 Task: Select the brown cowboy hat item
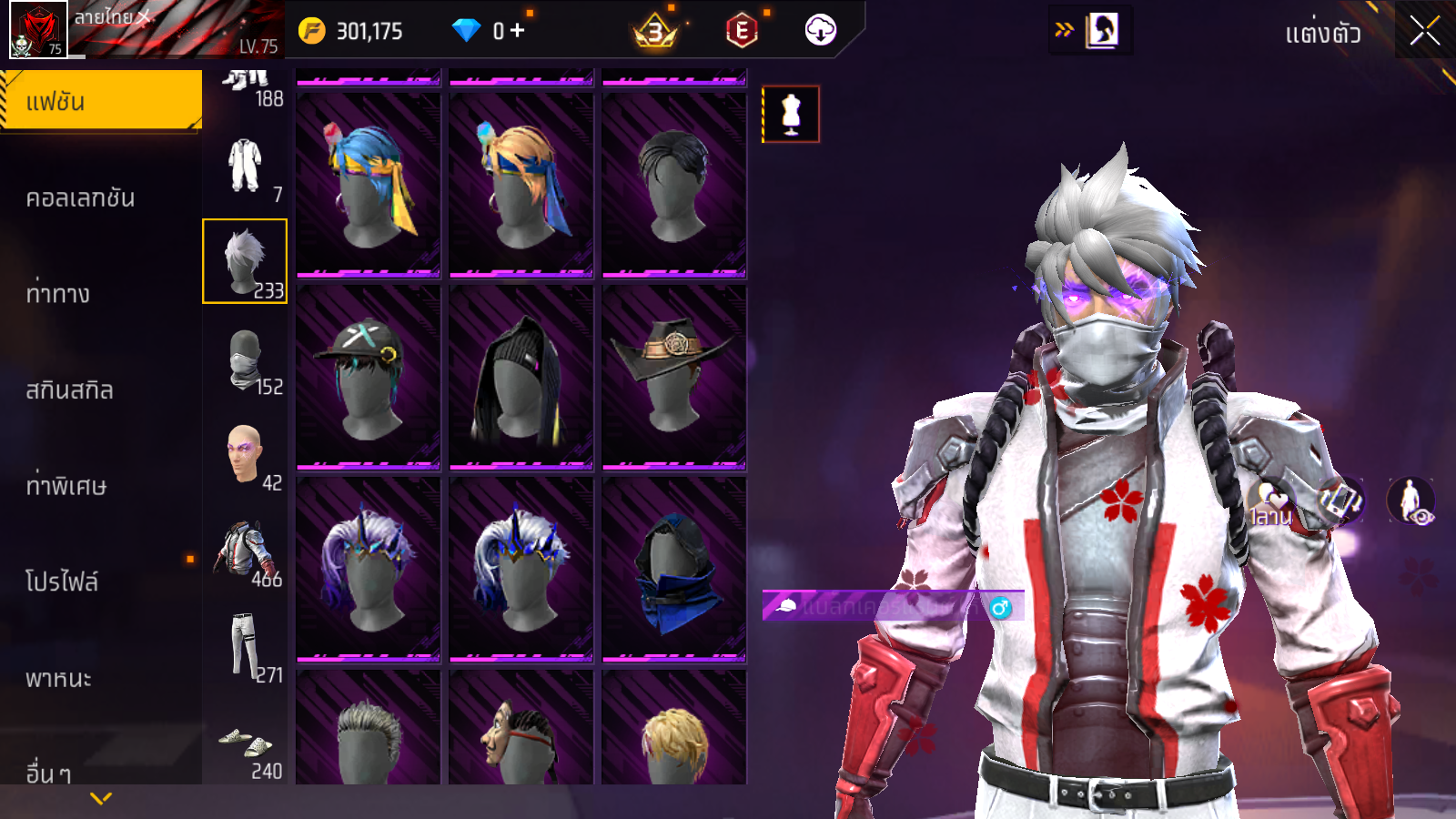[674, 377]
